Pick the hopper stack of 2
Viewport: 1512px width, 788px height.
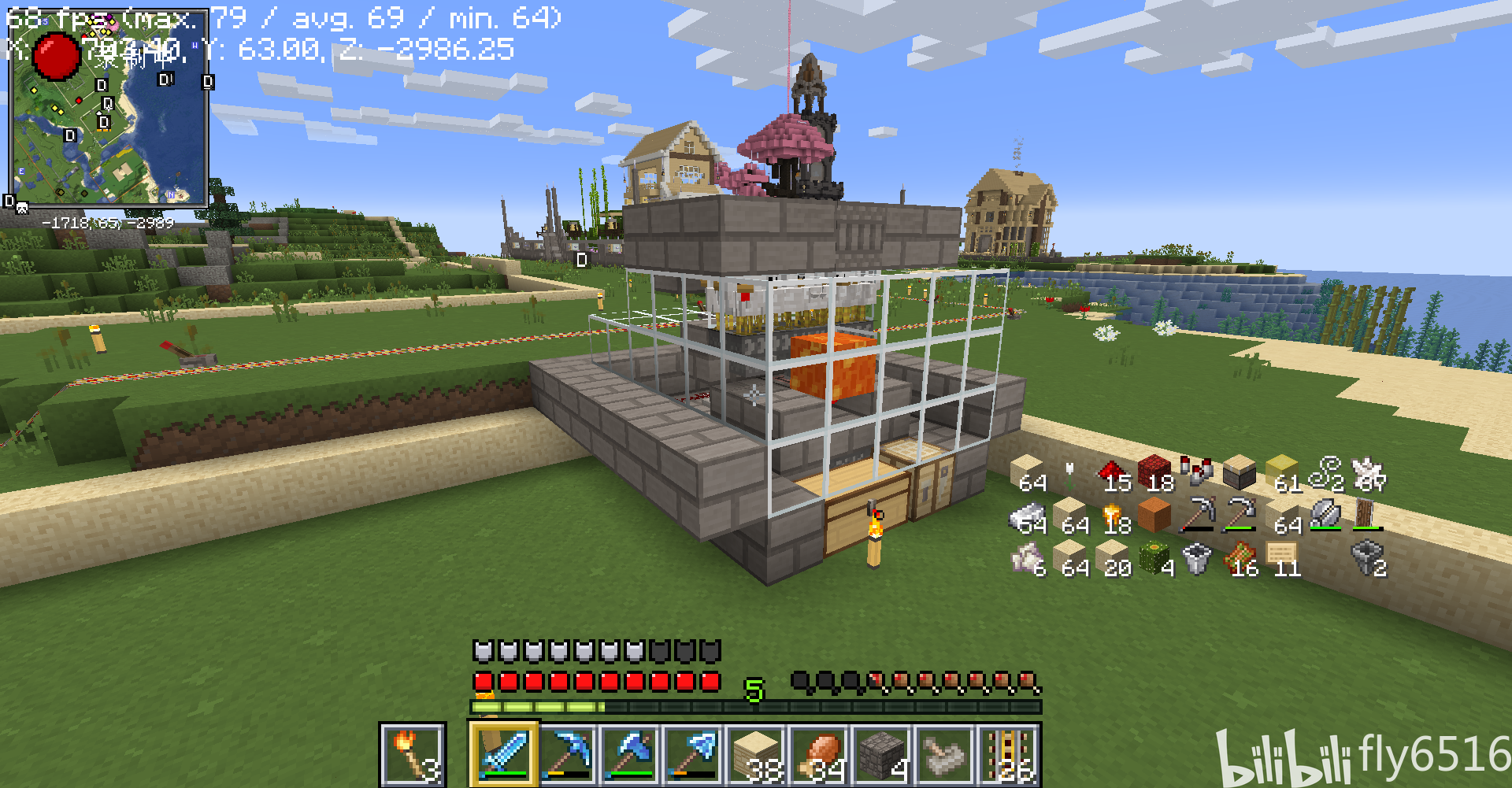[x=1368, y=559]
